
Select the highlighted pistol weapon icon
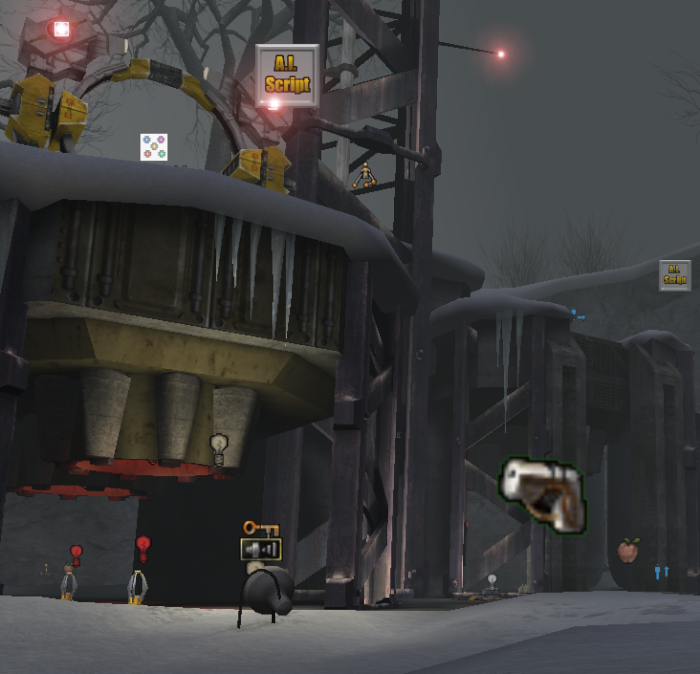pyautogui.click(x=541, y=492)
